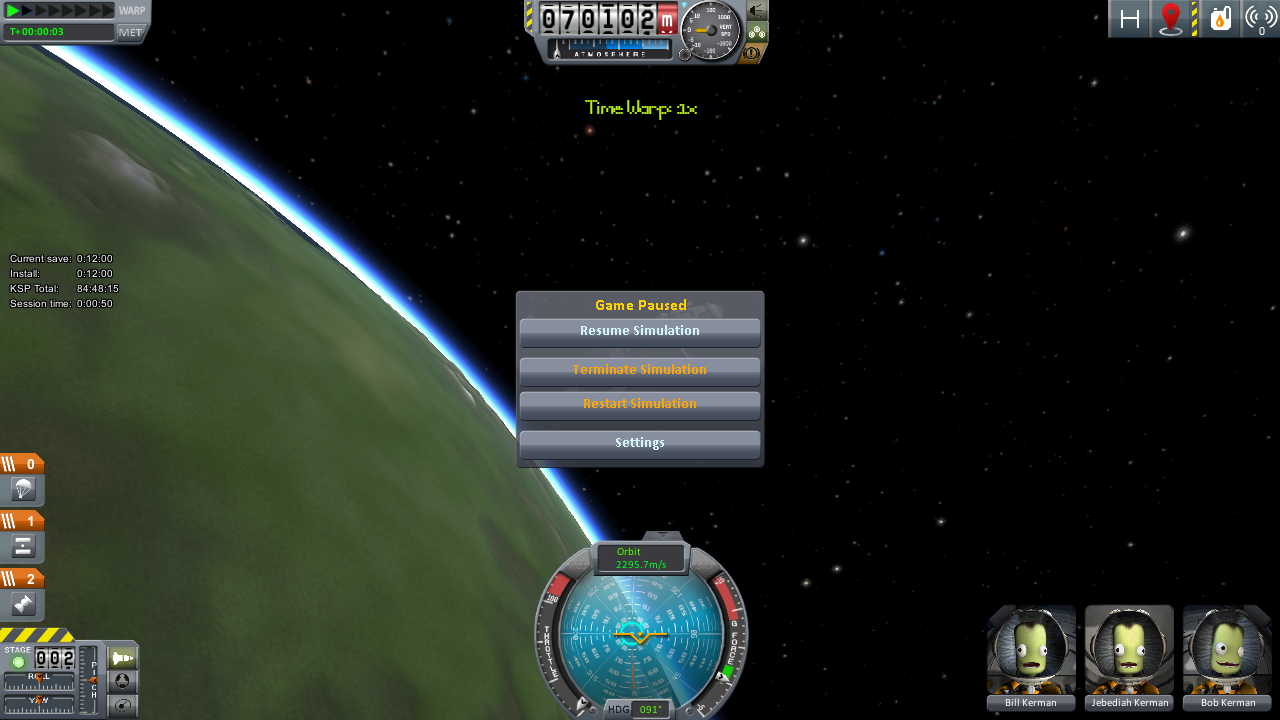The image size is (1280, 720).
Task: Open Settings from the pause menu
Action: [640, 443]
